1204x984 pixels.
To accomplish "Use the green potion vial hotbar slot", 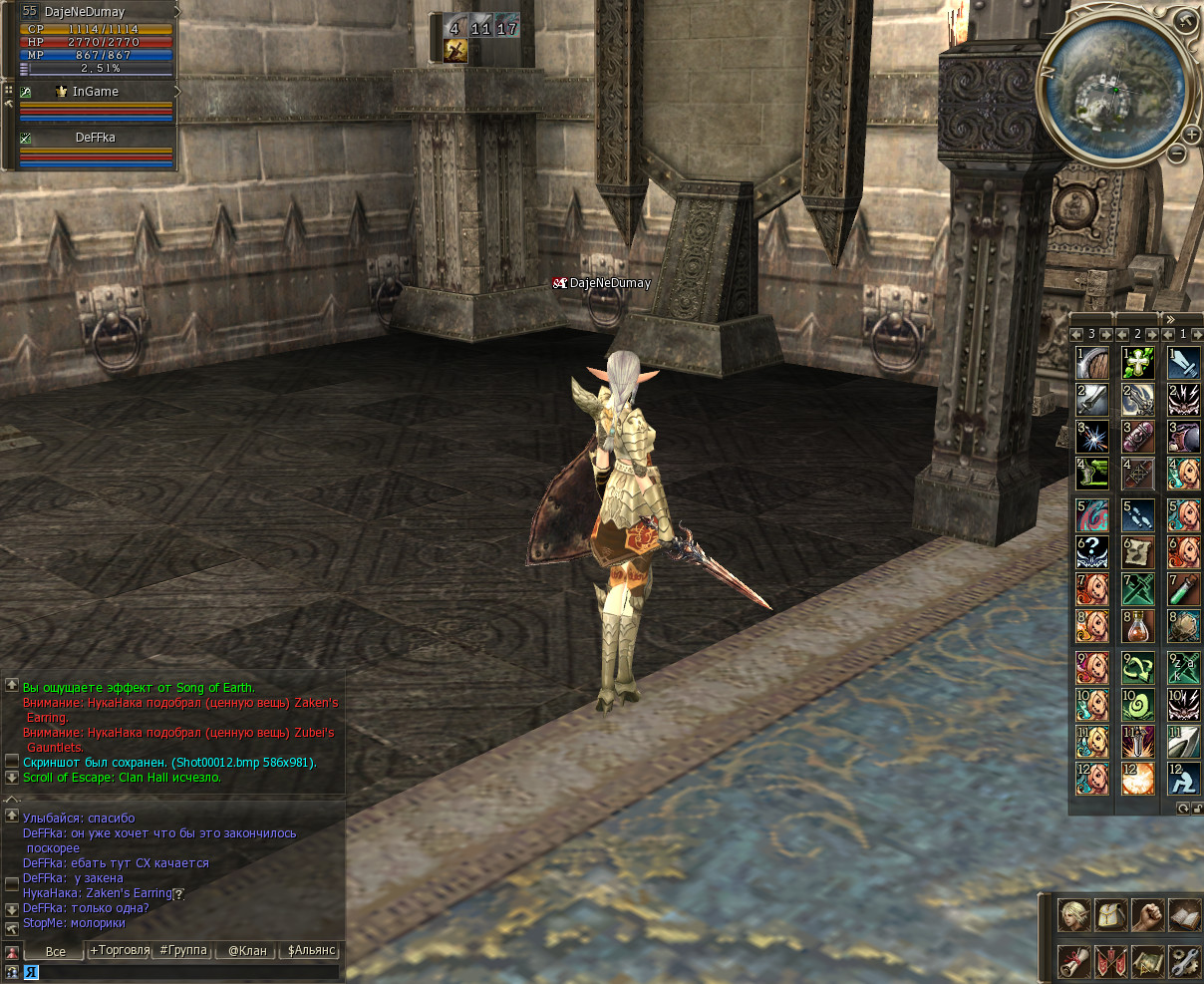I will (1184, 589).
